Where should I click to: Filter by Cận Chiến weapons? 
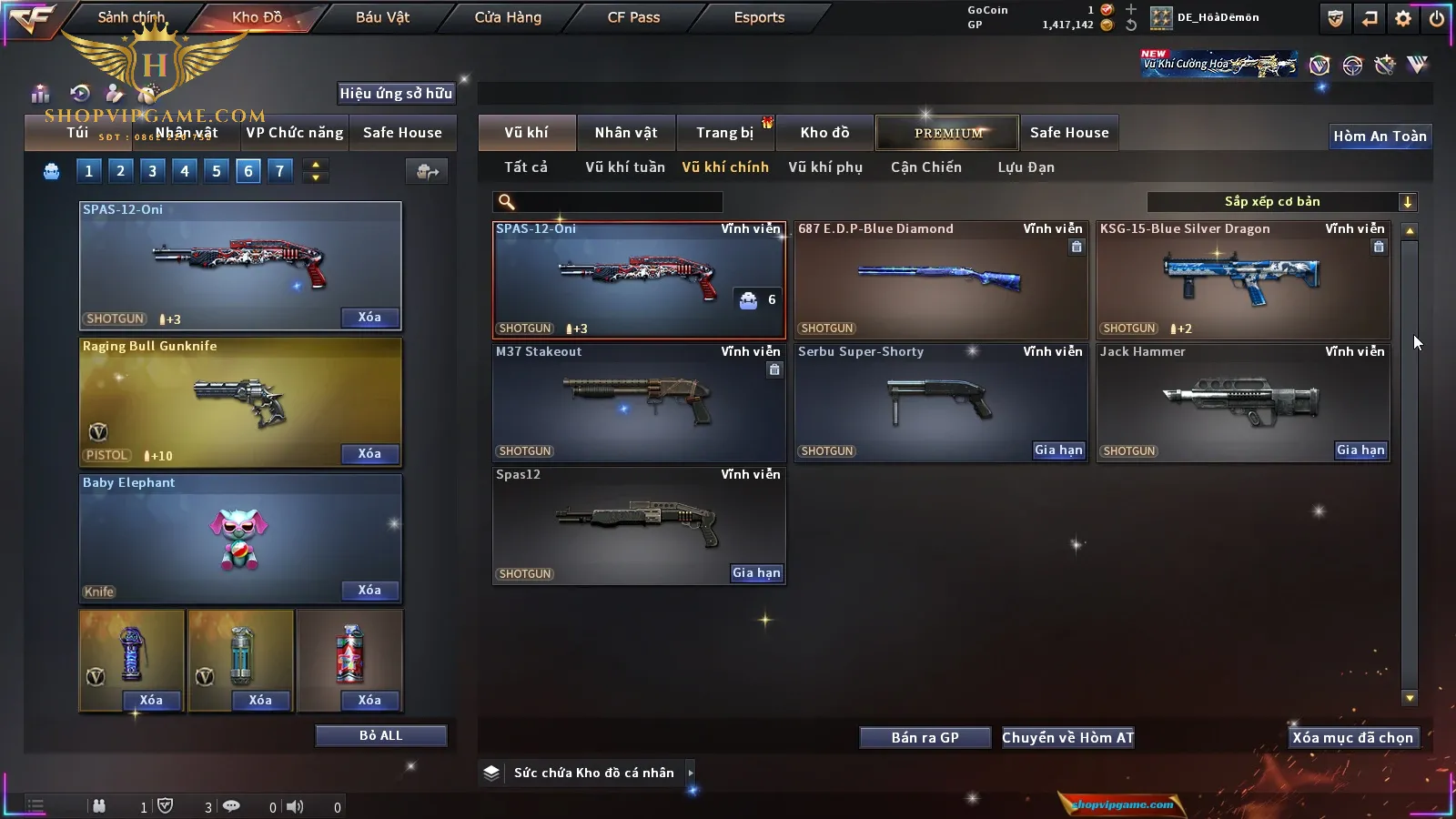pyautogui.click(x=925, y=167)
